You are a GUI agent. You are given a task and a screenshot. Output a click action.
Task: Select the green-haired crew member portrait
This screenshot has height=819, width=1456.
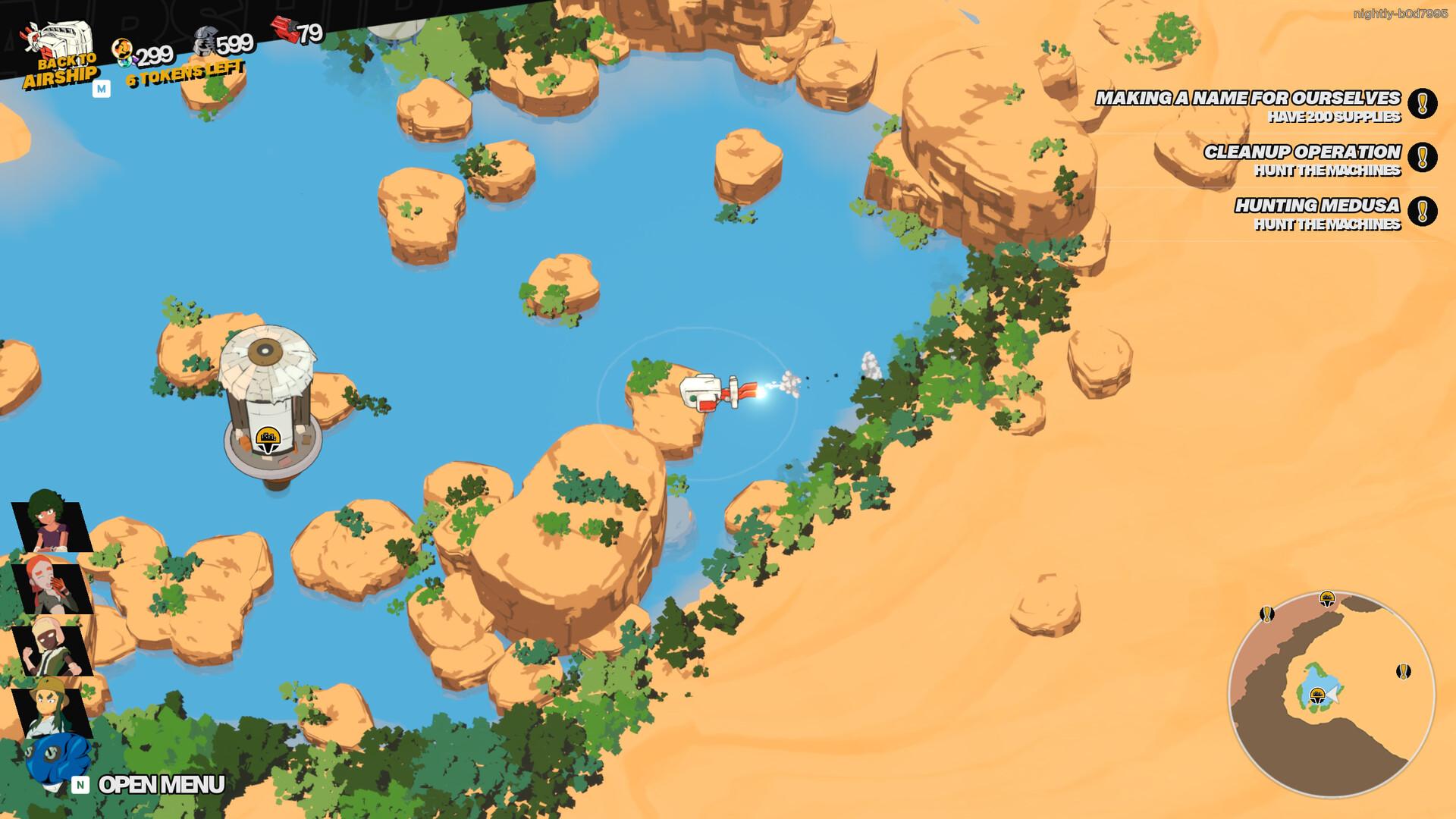52,520
